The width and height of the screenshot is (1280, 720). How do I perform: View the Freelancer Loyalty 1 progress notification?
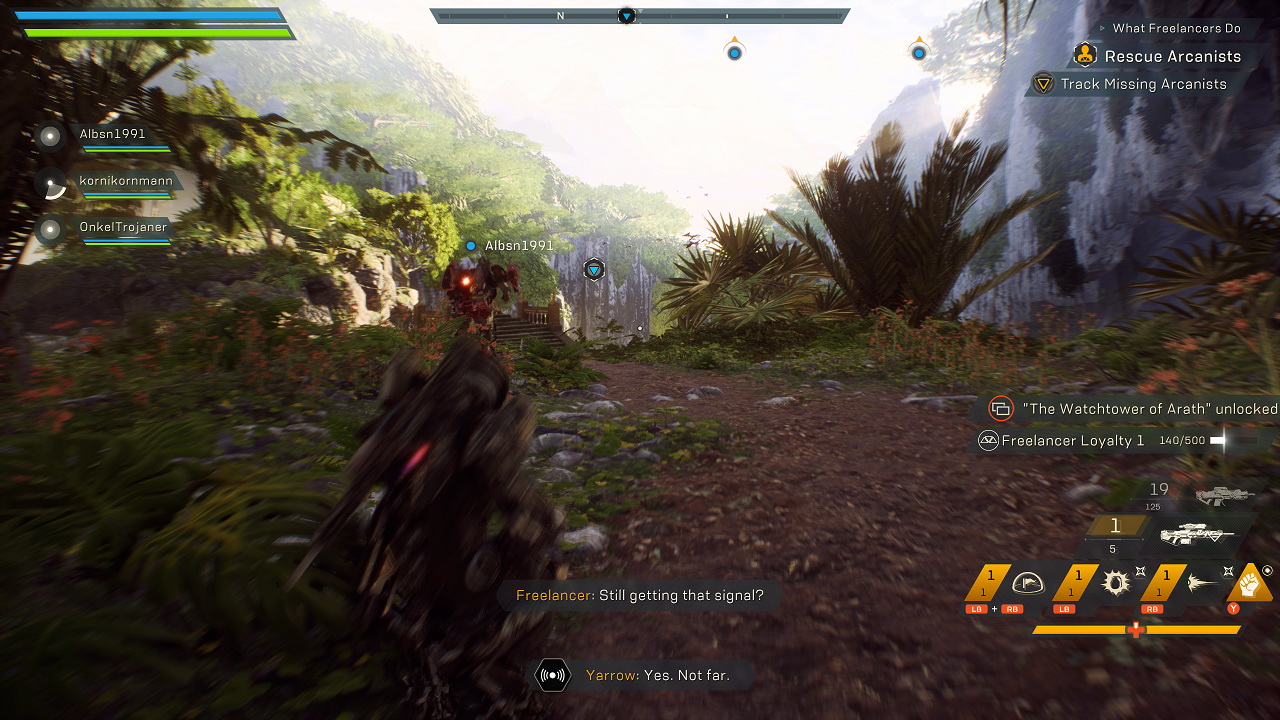[1072, 441]
